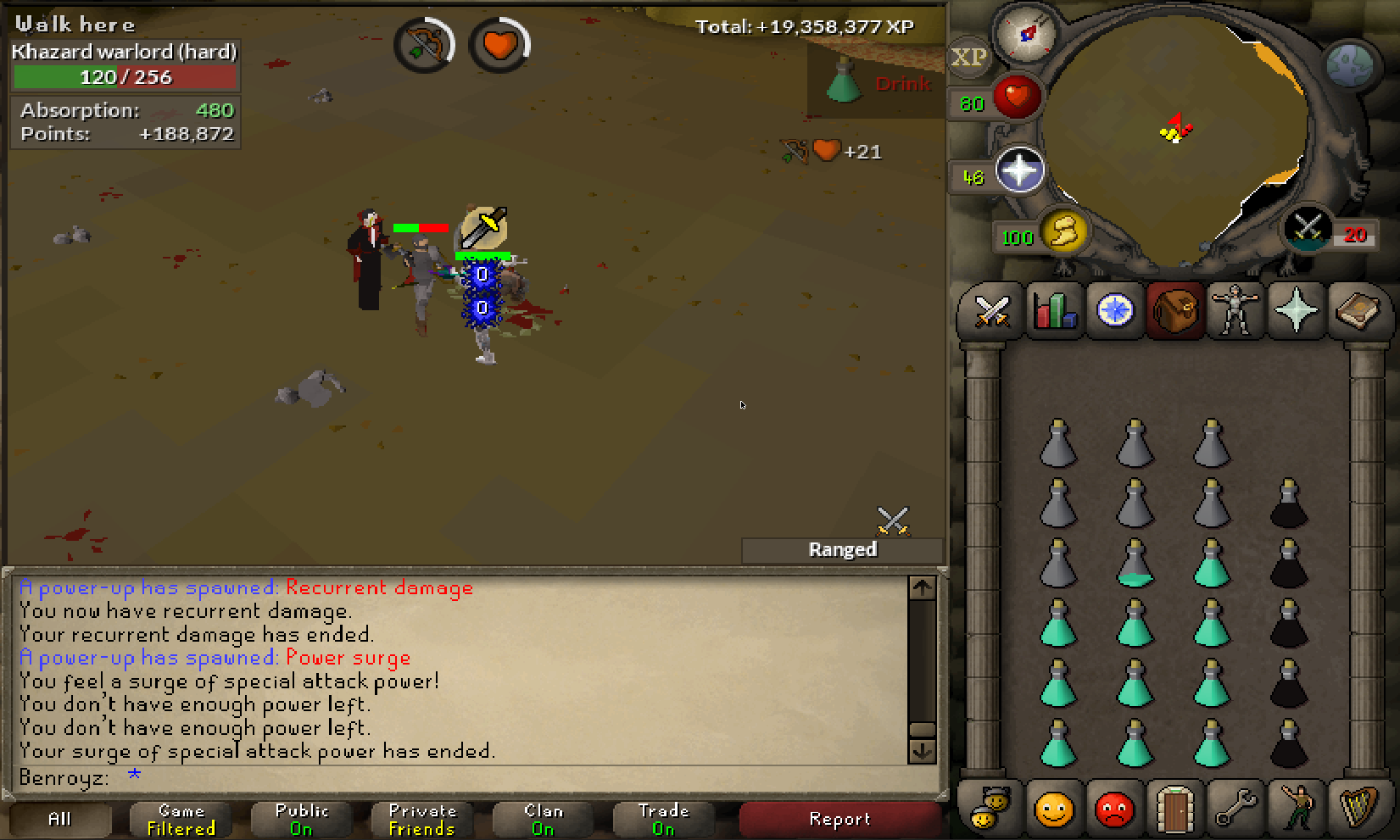Activate the Quick-prayers orb
Image resolution: width=1400 pixels, height=840 pixels.
pyautogui.click(x=1018, y=170)
